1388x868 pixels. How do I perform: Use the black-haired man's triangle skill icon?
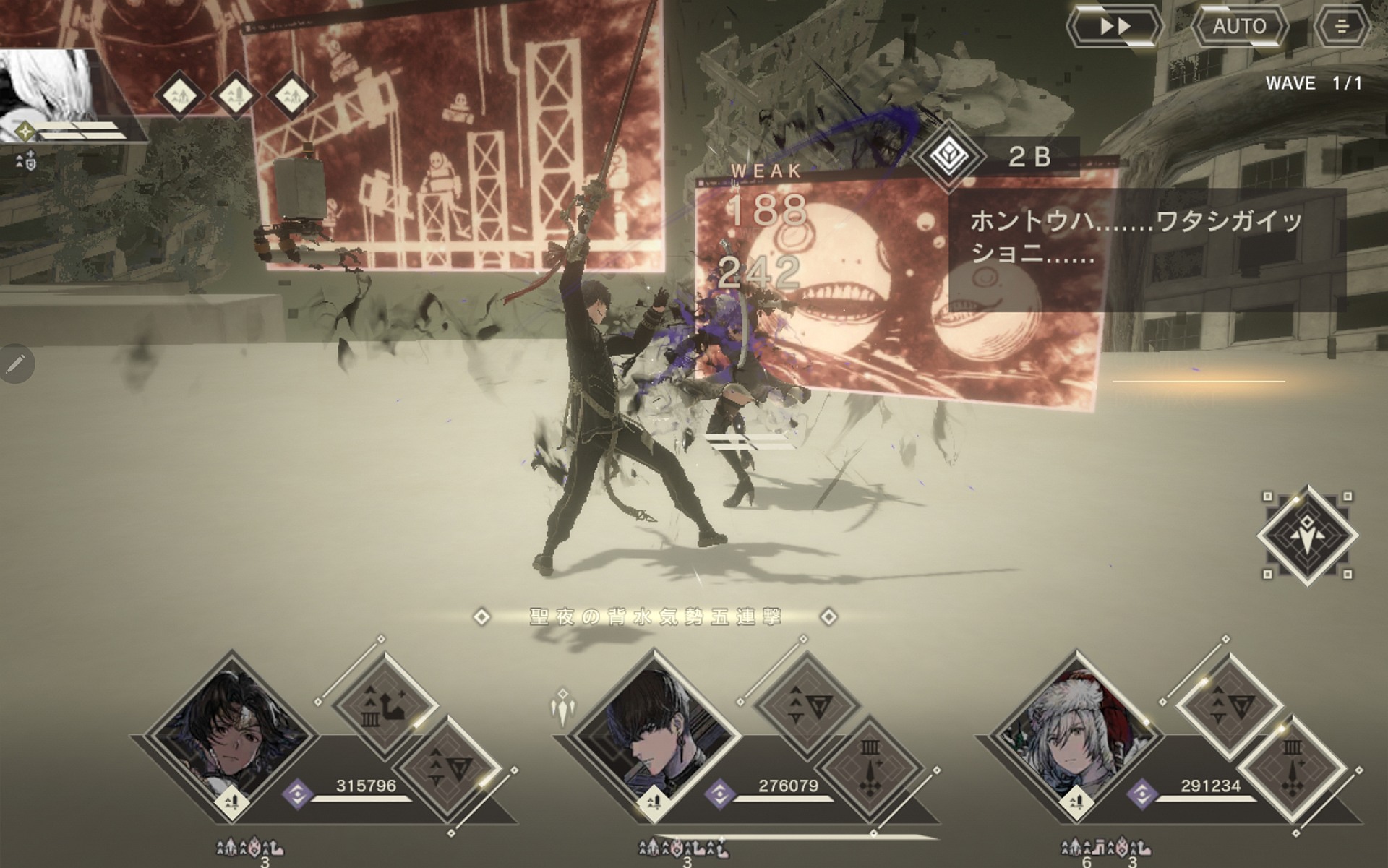point(805,705)
